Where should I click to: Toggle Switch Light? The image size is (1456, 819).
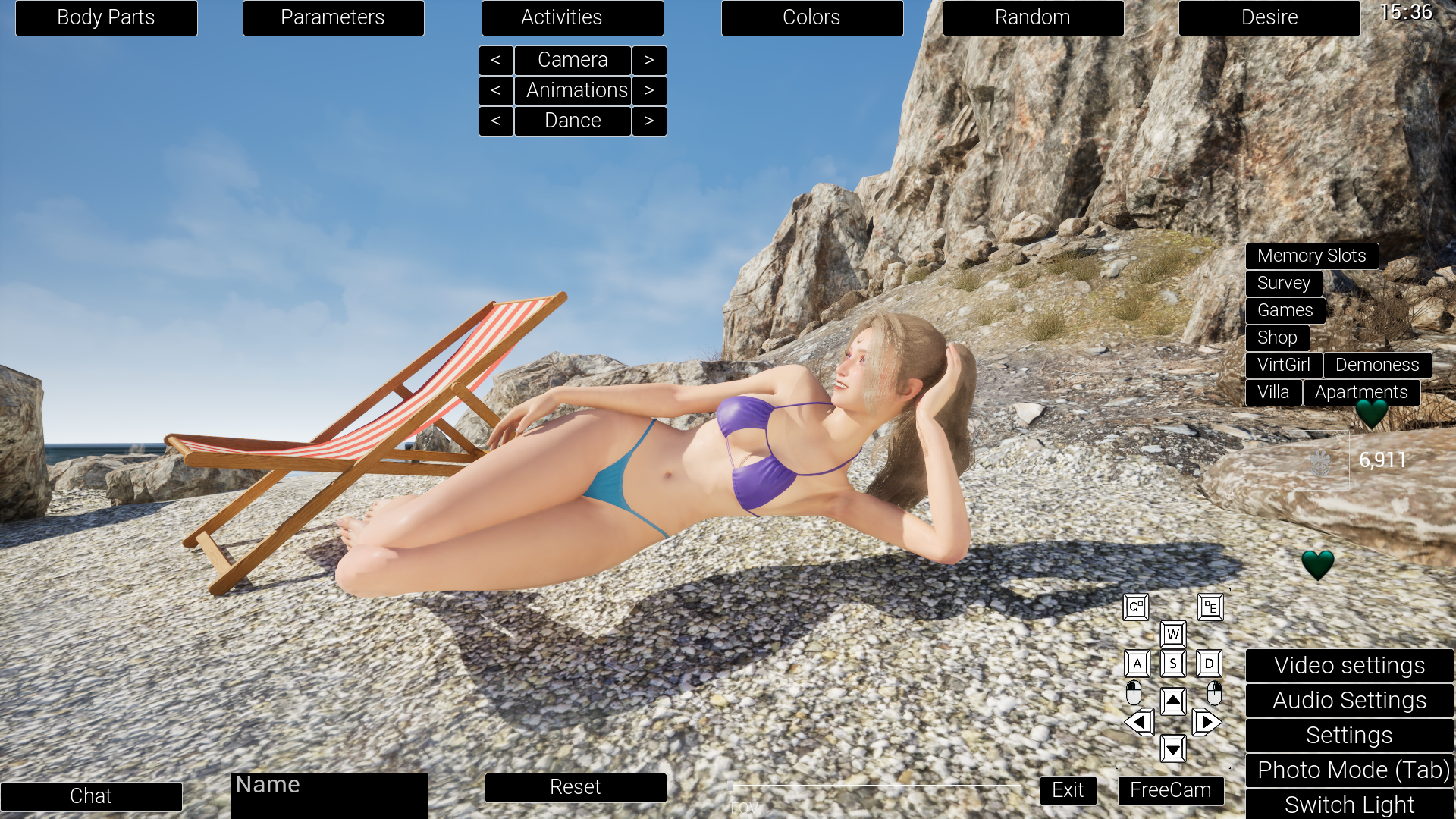[x=1349, y=805]
